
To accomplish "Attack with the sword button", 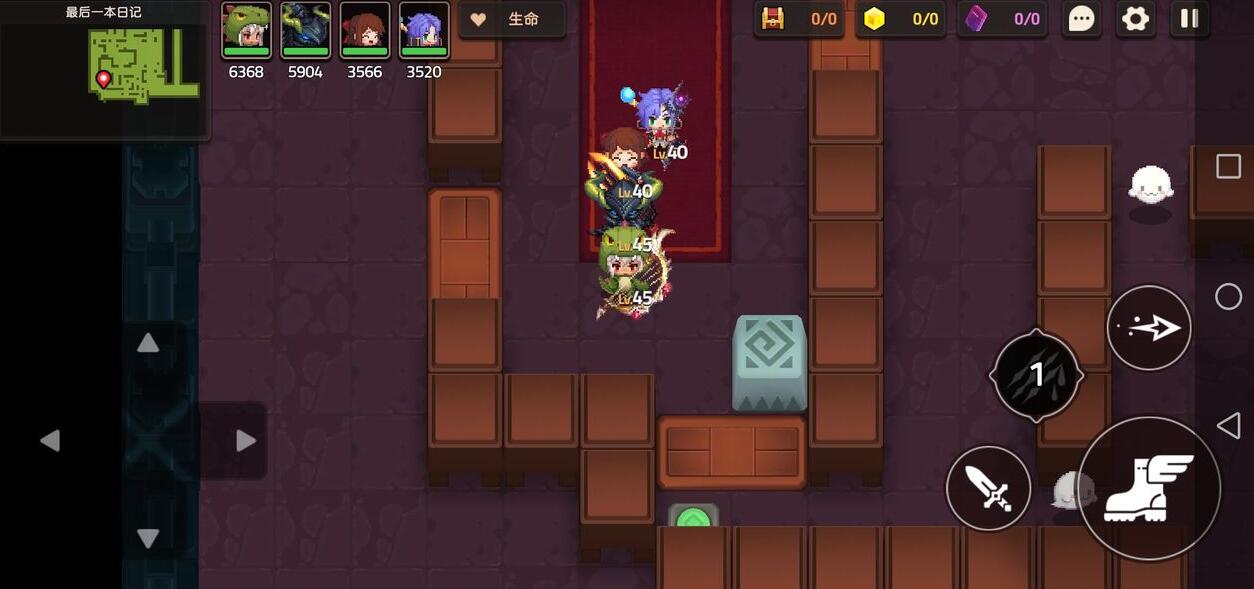I will (988, 488).
